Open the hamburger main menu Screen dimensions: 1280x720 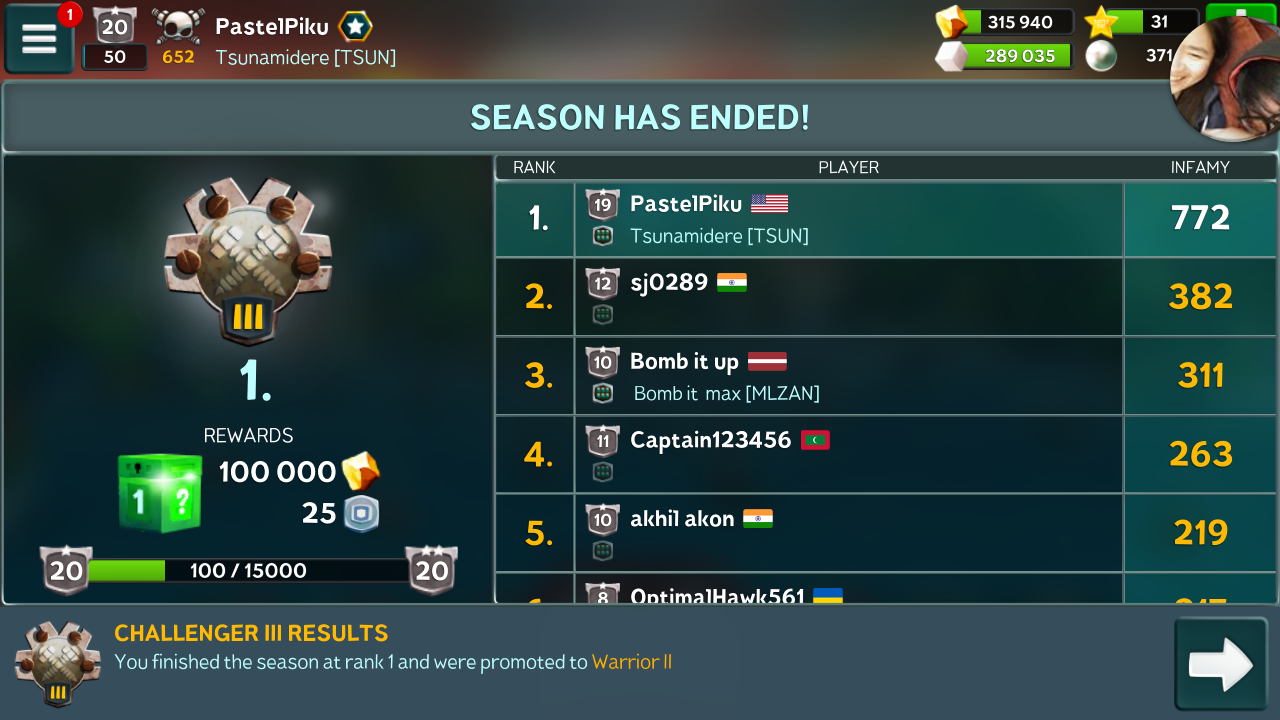39,38
